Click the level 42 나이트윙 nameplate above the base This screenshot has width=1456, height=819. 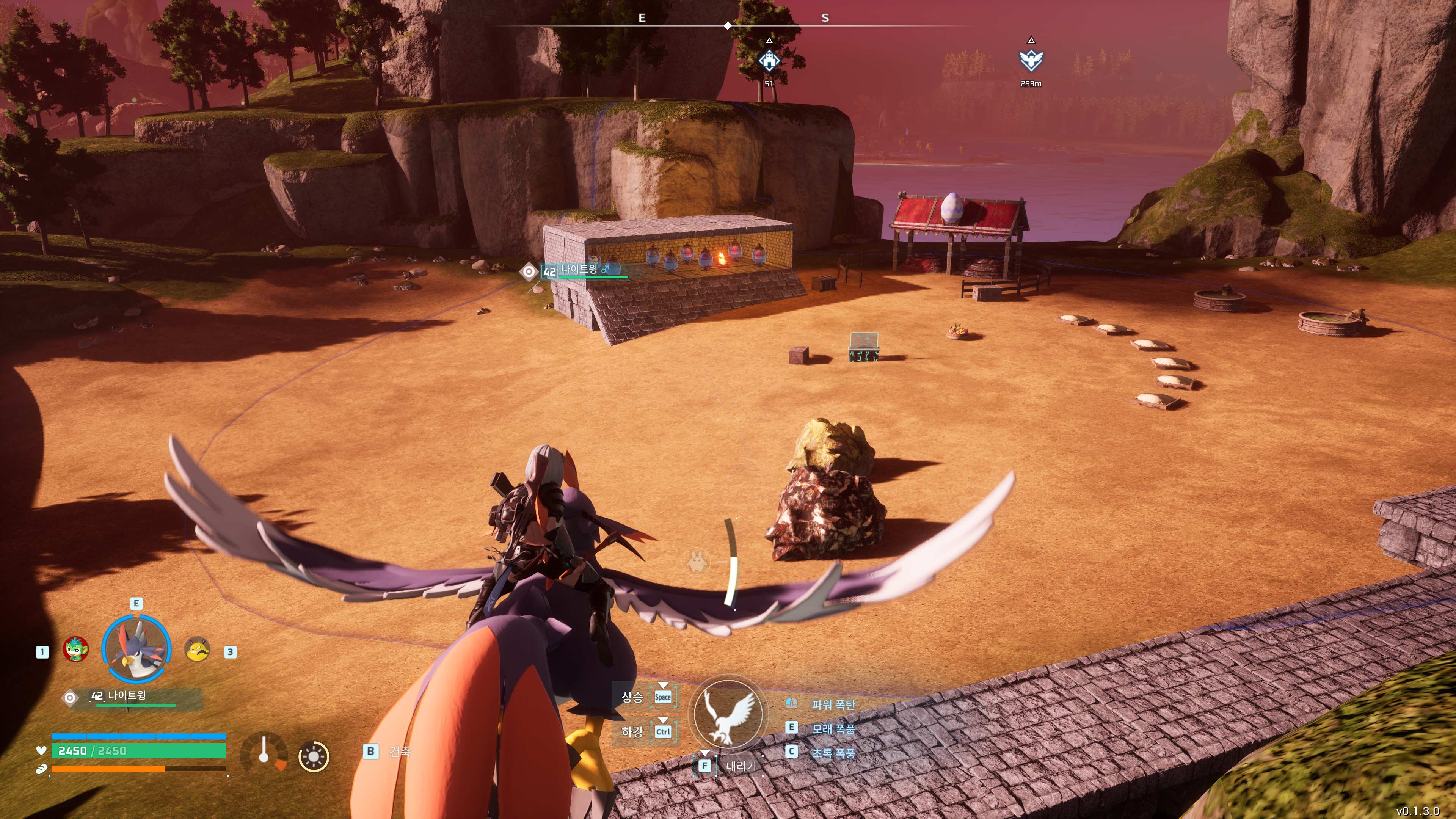click(579, 270)
